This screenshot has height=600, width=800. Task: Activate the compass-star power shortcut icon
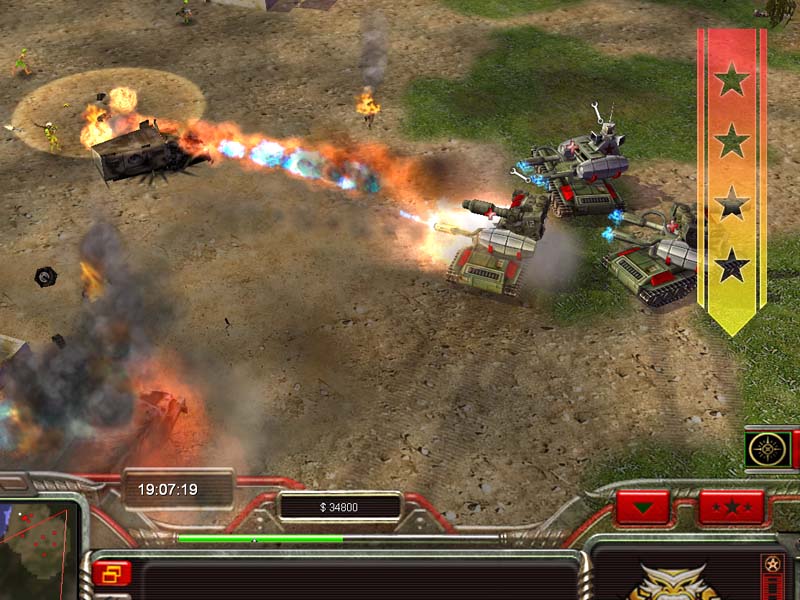tap(768, 449)
